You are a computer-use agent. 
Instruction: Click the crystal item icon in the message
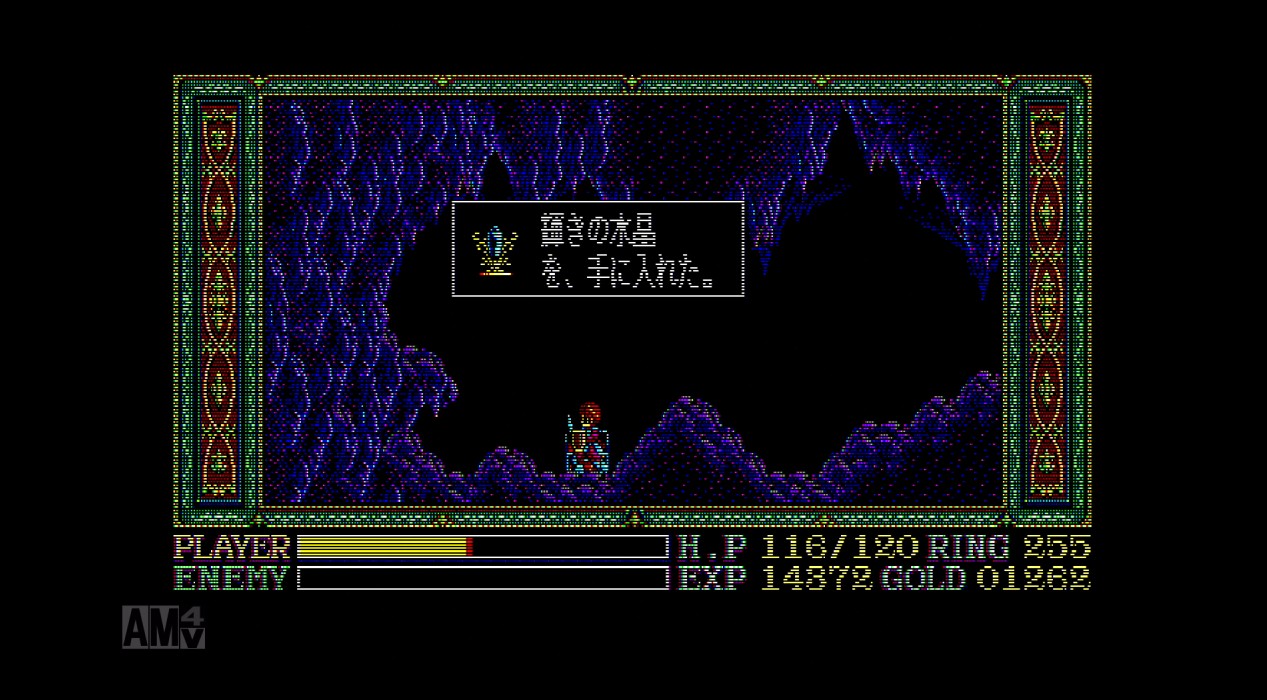pyautogui.click(x=494, y=251)
